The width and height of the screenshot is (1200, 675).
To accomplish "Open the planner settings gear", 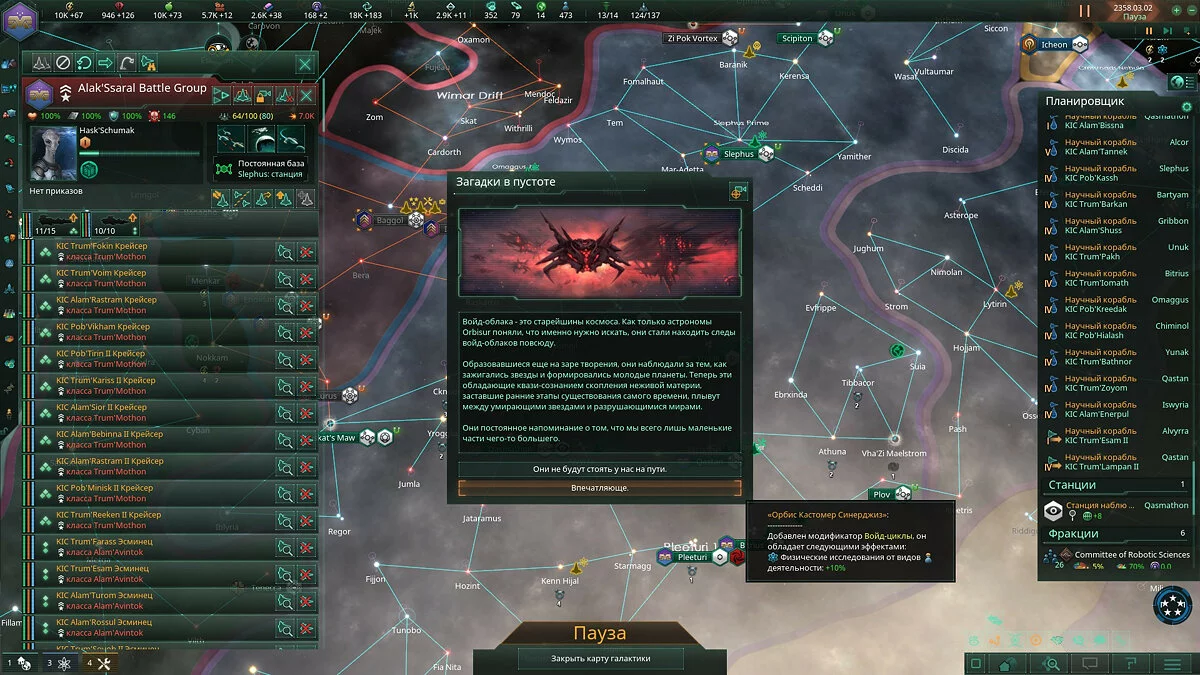I will pos(1187,107).
